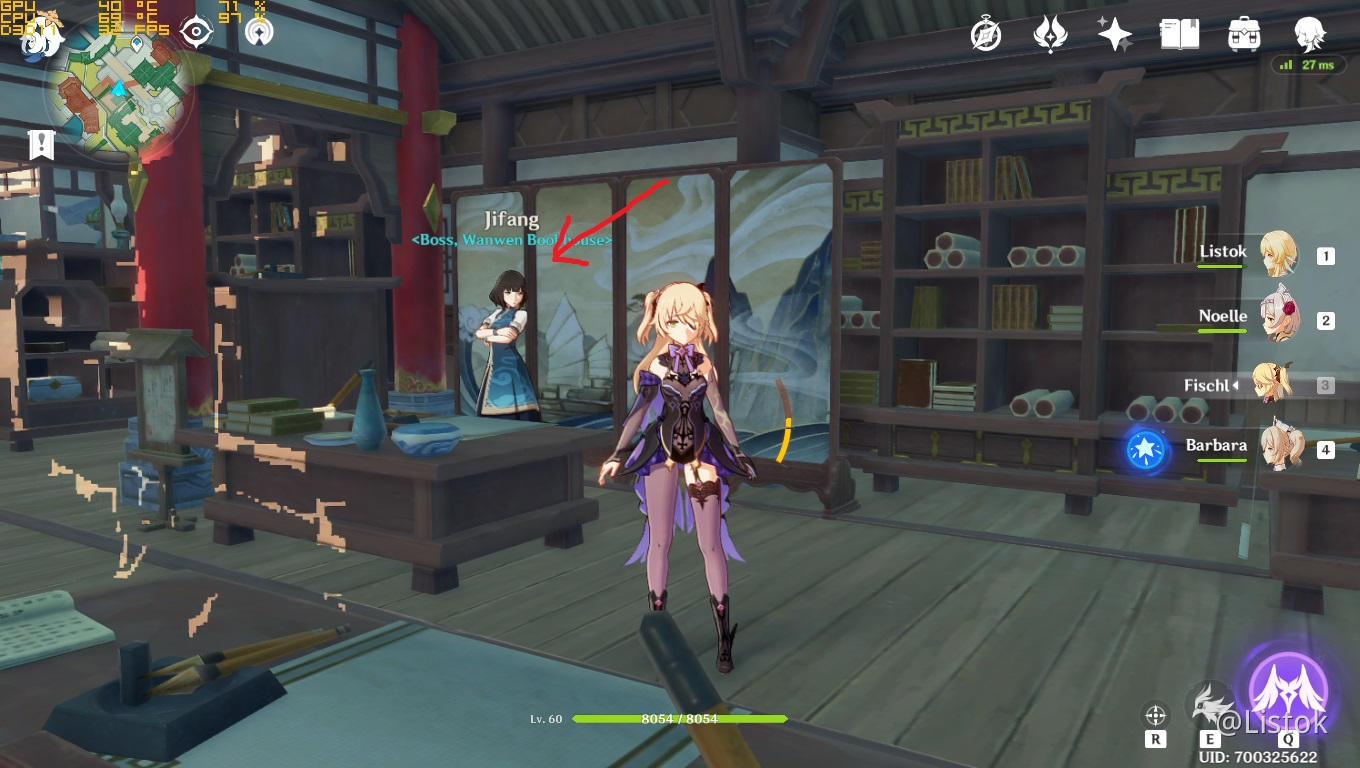Open the backpack inventory
Screen dimensions: 1360x768
tap(1244, 35)
